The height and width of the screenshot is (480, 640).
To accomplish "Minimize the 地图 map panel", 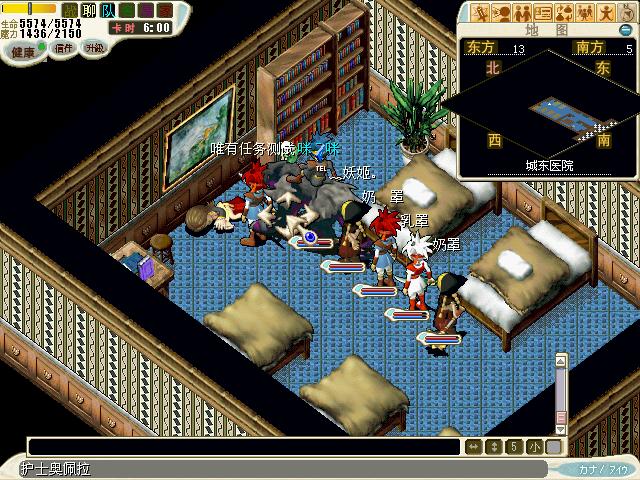I will (x=624, y=31).
